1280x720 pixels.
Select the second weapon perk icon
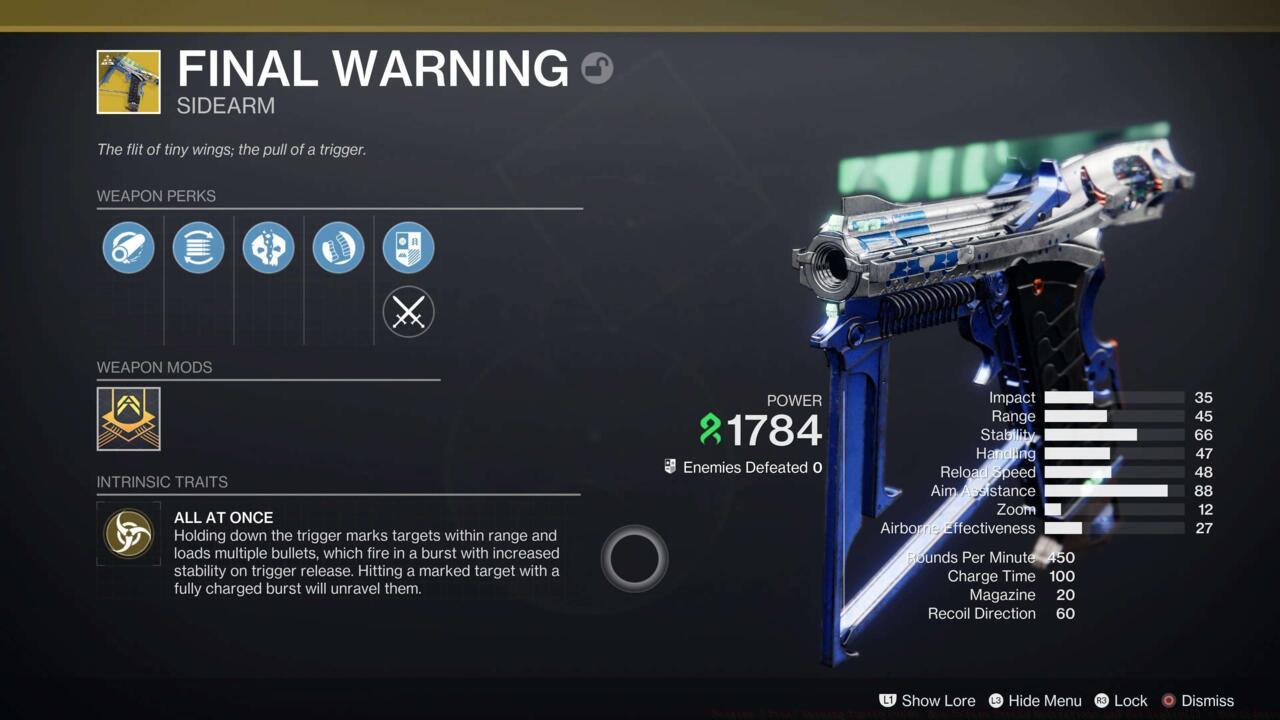(x=198, y=247)
